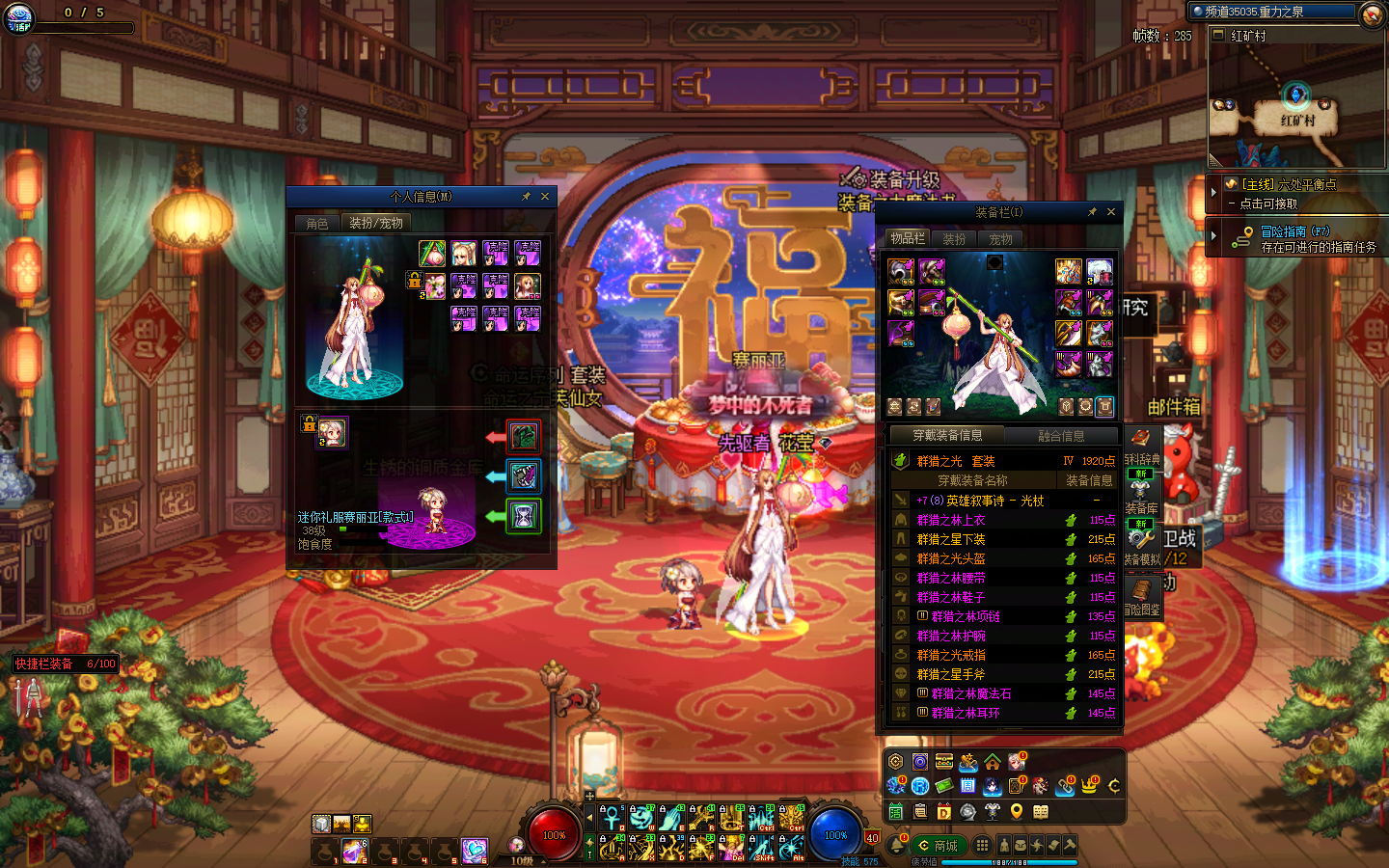Close the 个人信息 personal info window
1389x868 pixels.
545,197
